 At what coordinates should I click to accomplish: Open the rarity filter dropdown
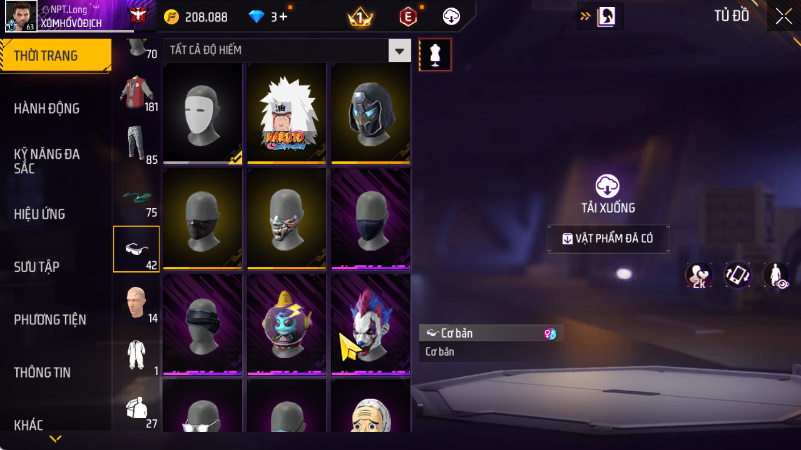(x=399, y=50)
